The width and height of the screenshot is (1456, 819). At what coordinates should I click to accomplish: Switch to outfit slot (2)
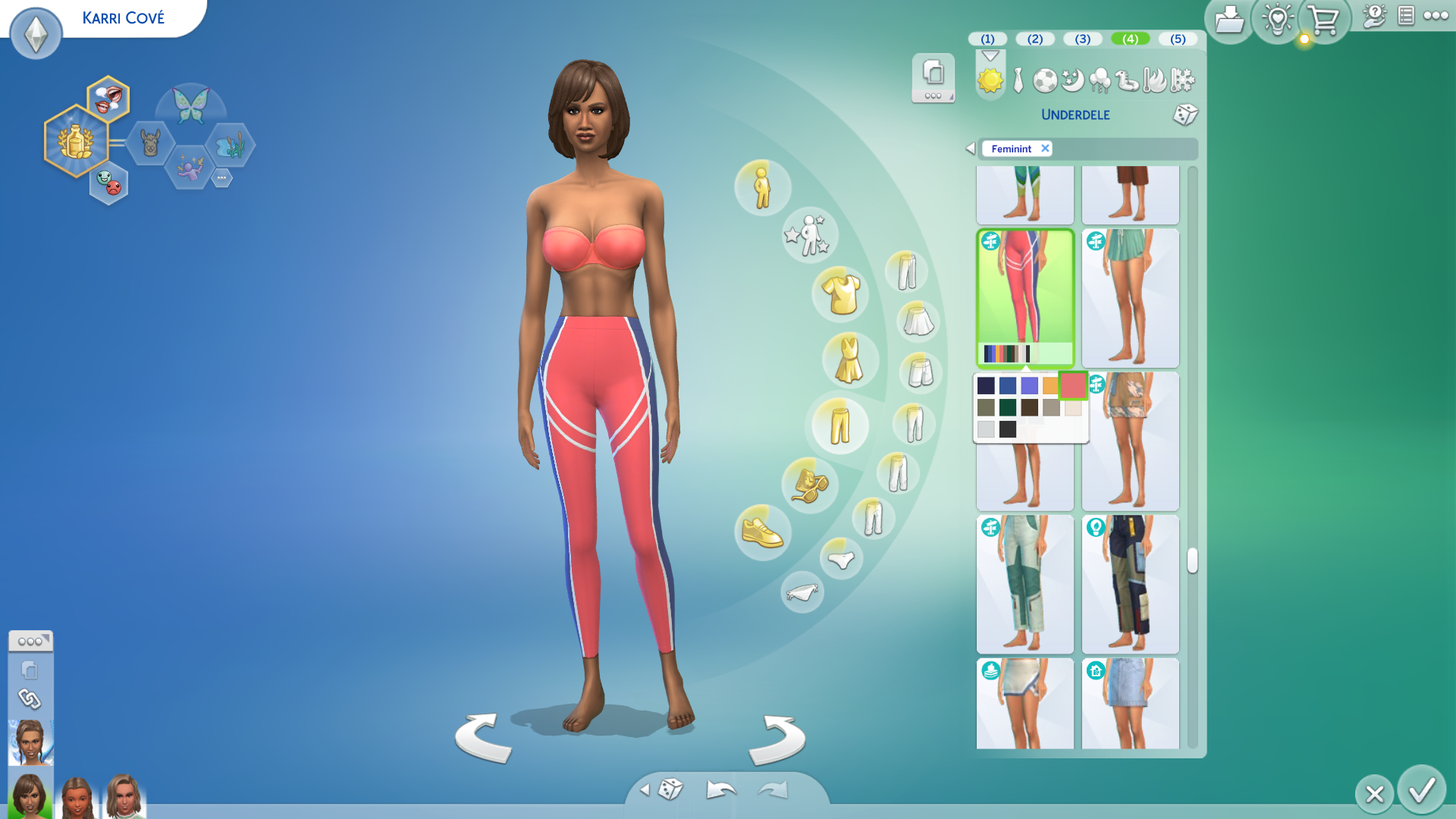pos(1034,39)
